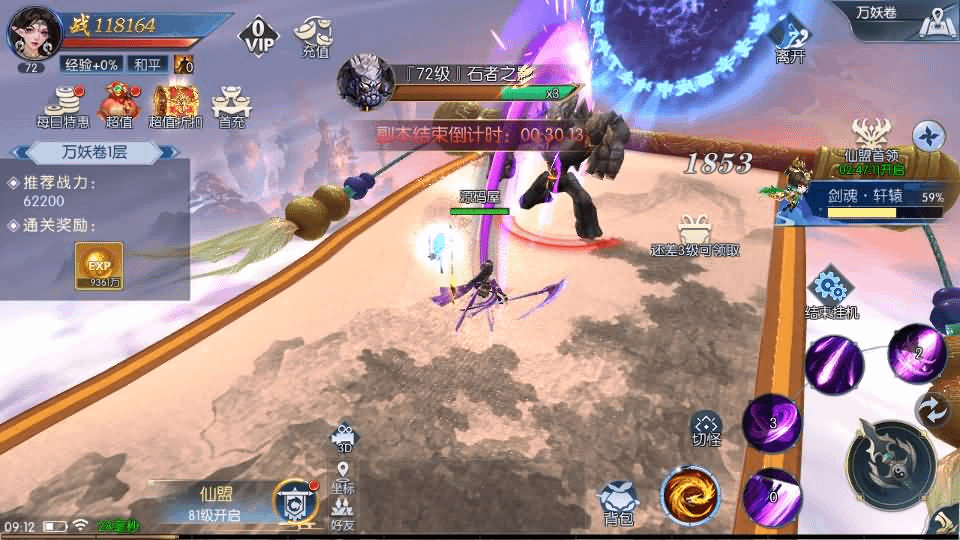Screen dimensions: 960x540
Task: Open the VIP panel
Action: [258, 36]
